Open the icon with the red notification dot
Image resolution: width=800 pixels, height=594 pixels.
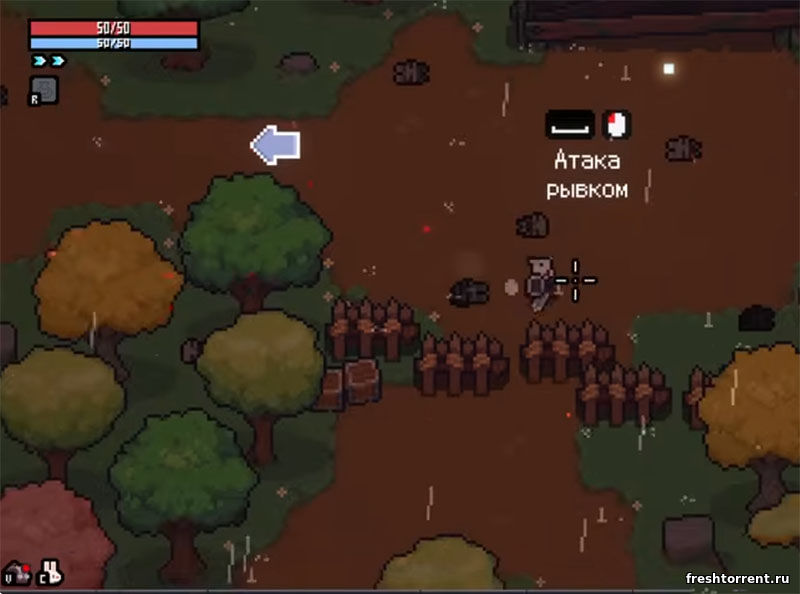click(17, 573)
